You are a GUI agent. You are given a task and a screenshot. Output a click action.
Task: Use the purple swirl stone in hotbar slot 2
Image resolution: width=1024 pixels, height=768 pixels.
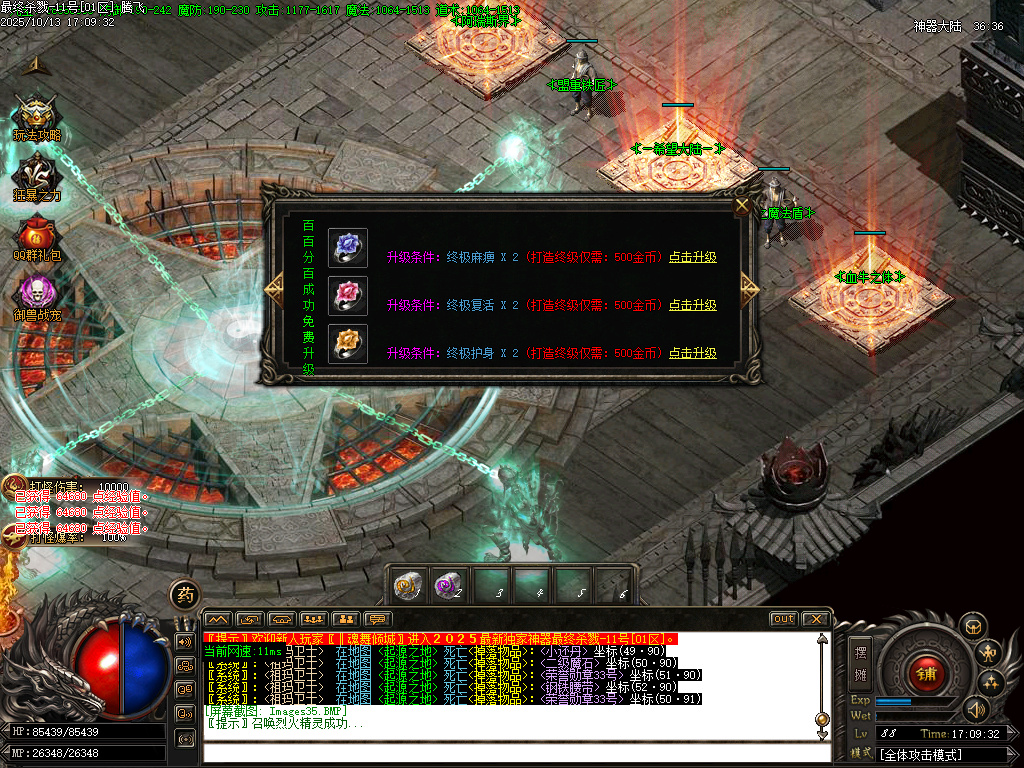tap(447, 586)
